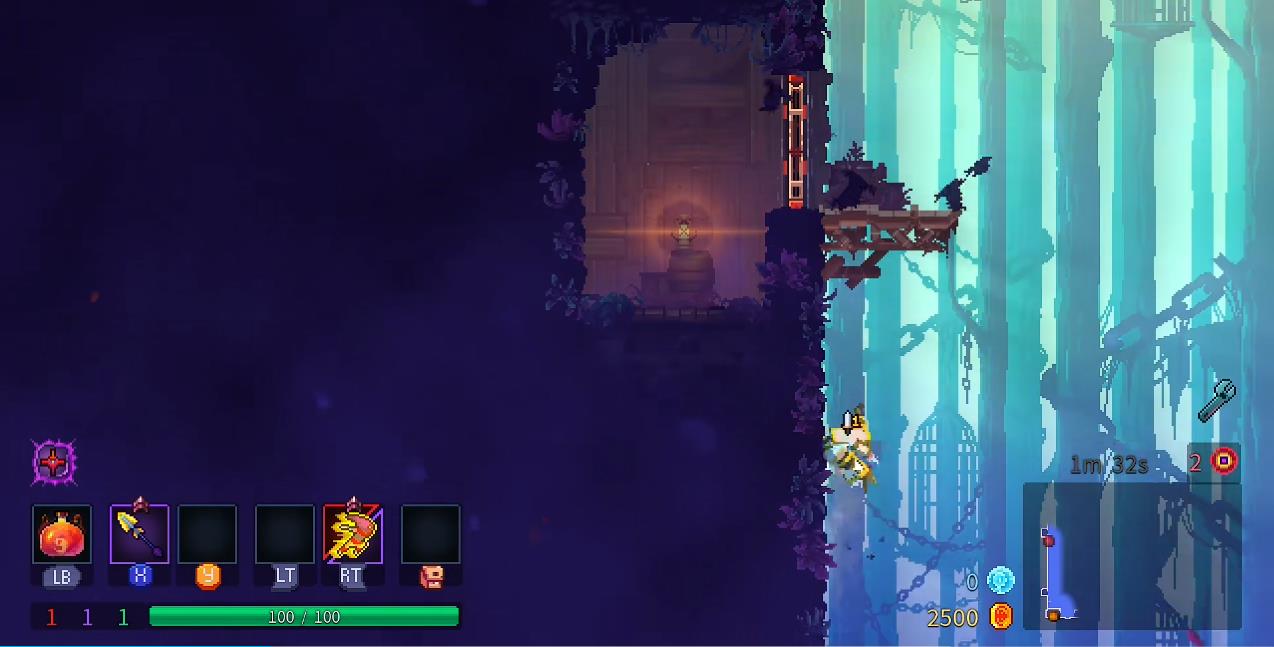
Task: Activate the flaming skill in the RT slot
Action: (x=352, y=535)
